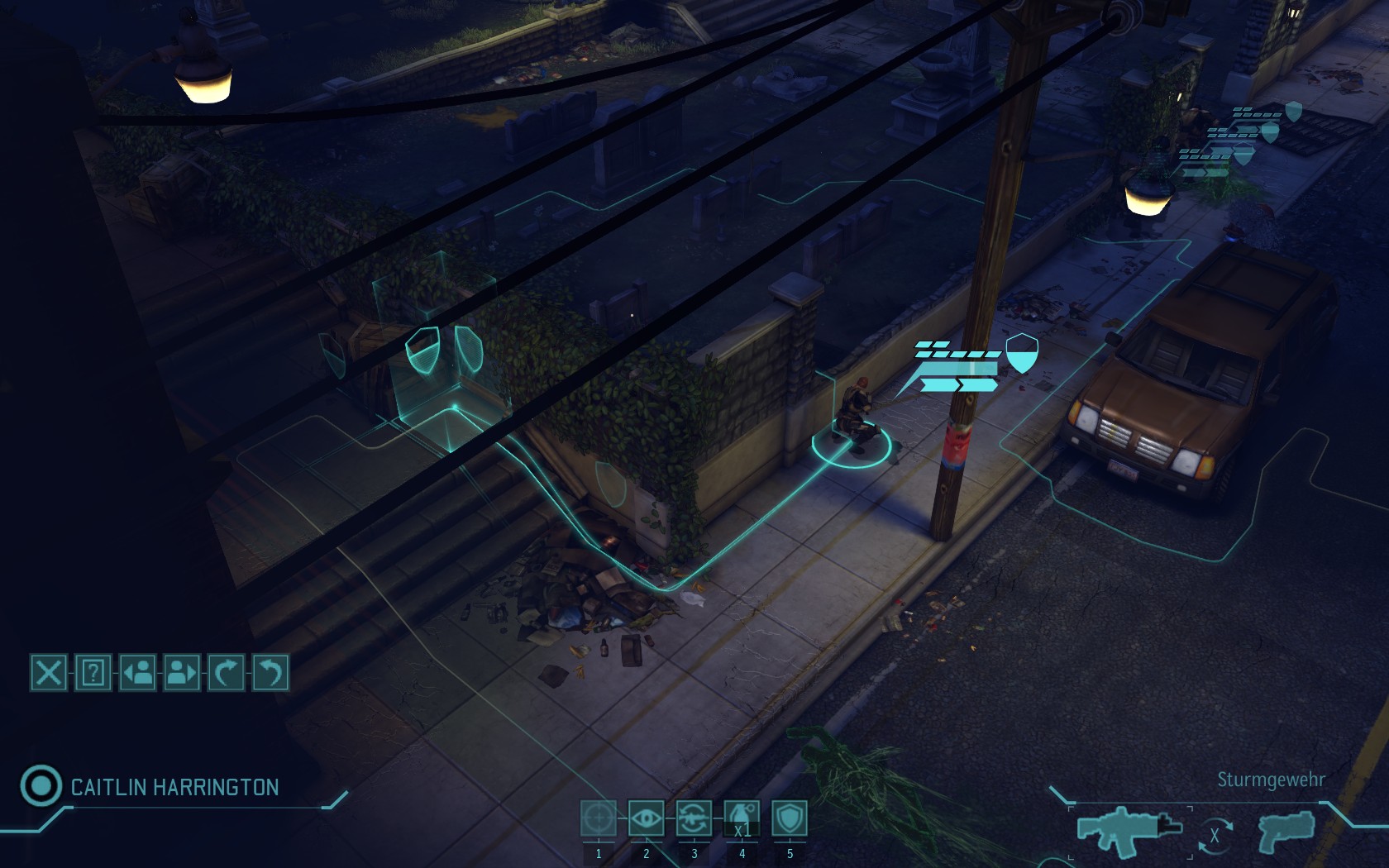Switch to the next soldier
This screenshot has width=1389, height=868.
pyautogui.click(x=182, y=673)
